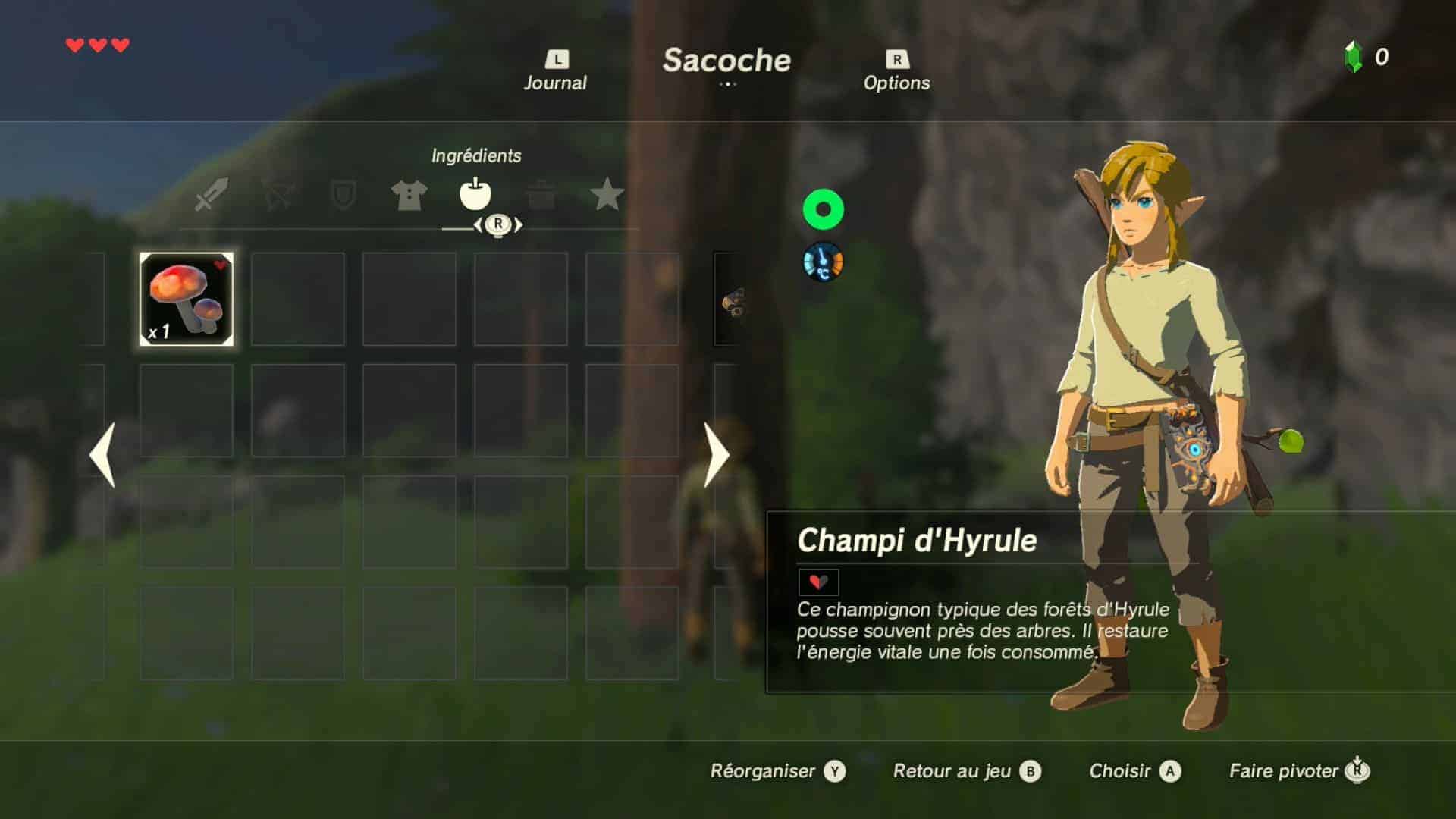Choose Réorganiser to sort items

777,771
